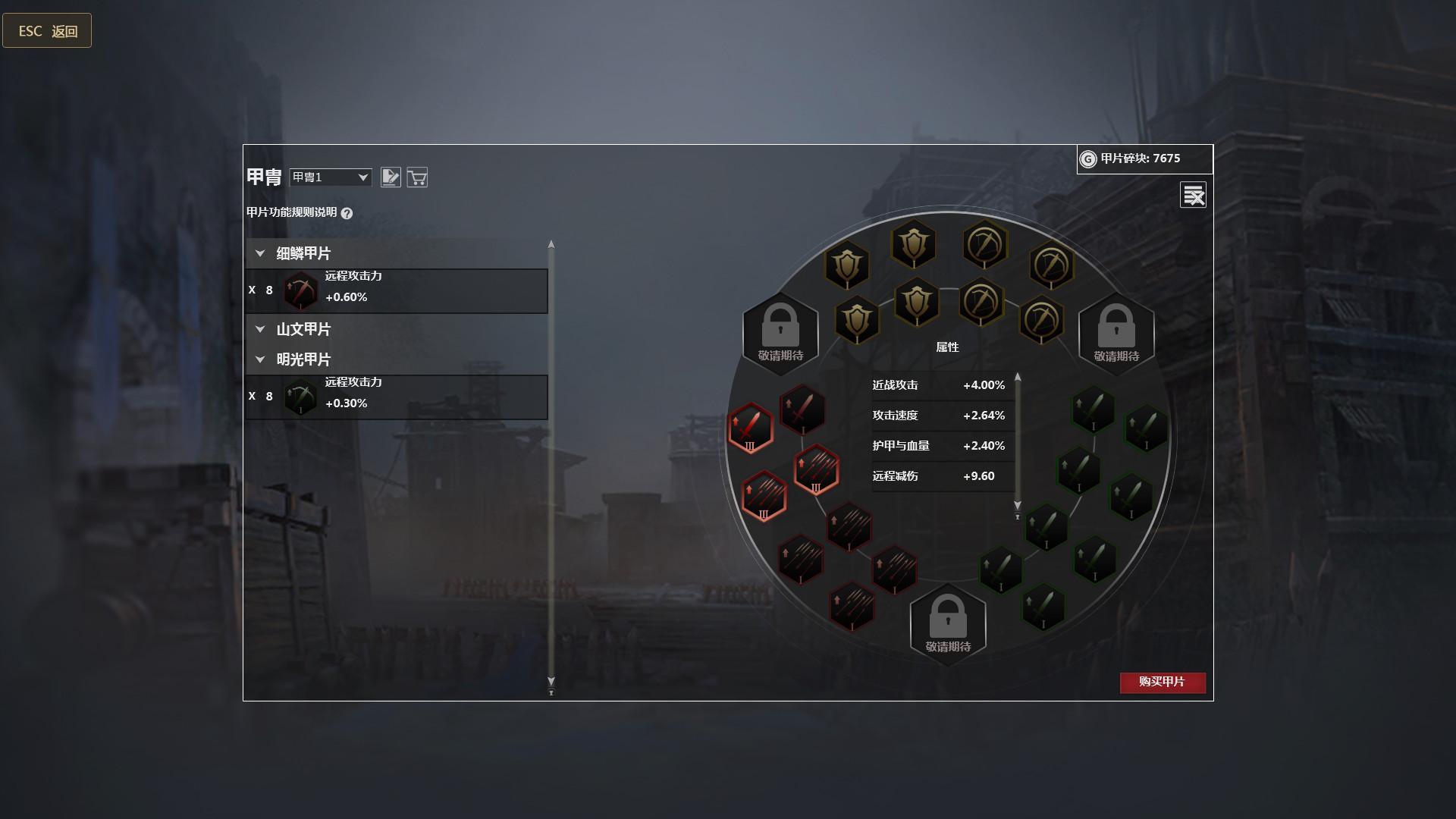Viewport: 1456px width, 819px height.
Task: Click the clear-all list icon near top right
Action: [1193, 195]
